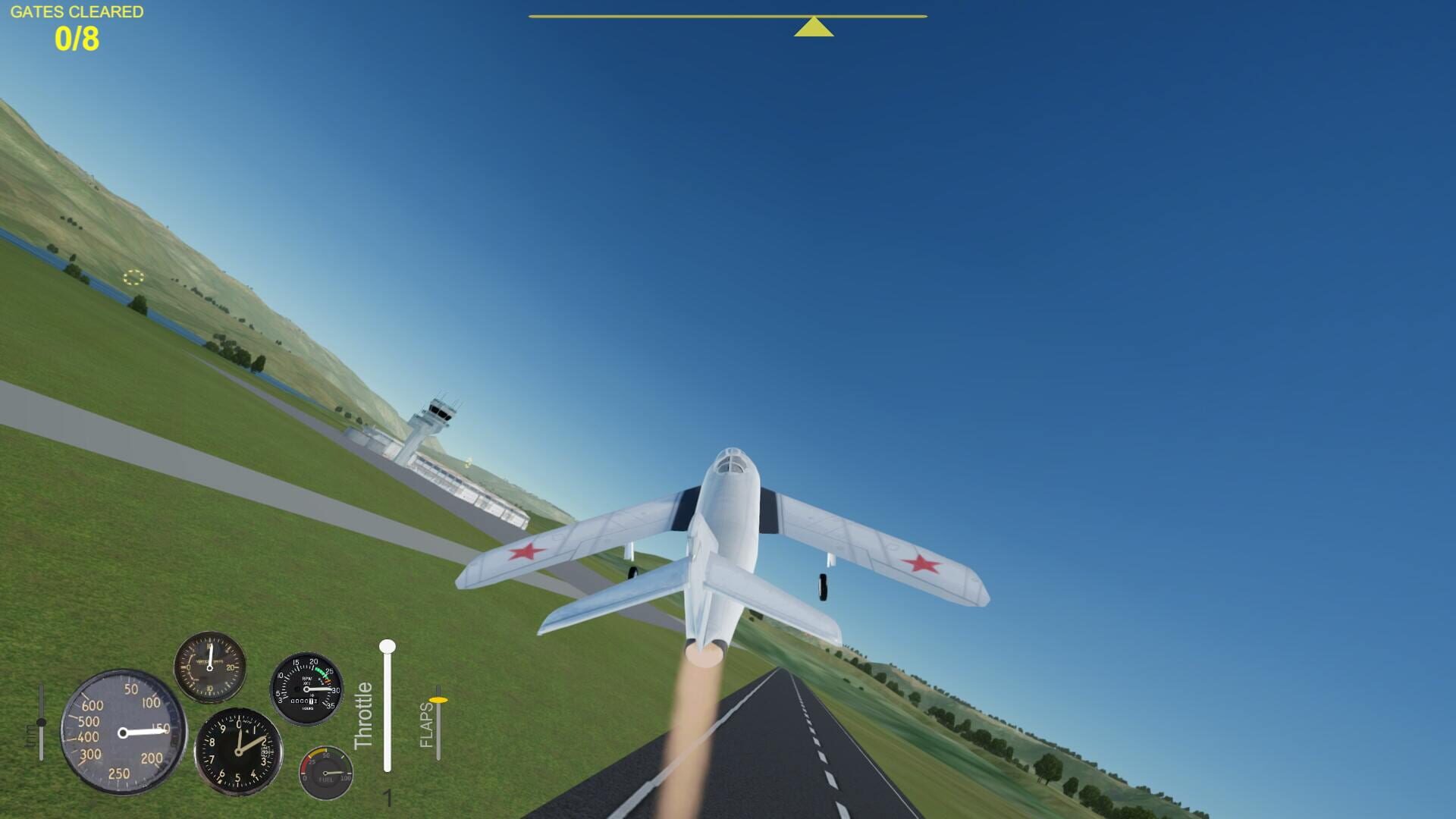This screenshot has height=819, width=1456.
Task: Select the RPM tachometer gauge
Action: coord(306,689)
